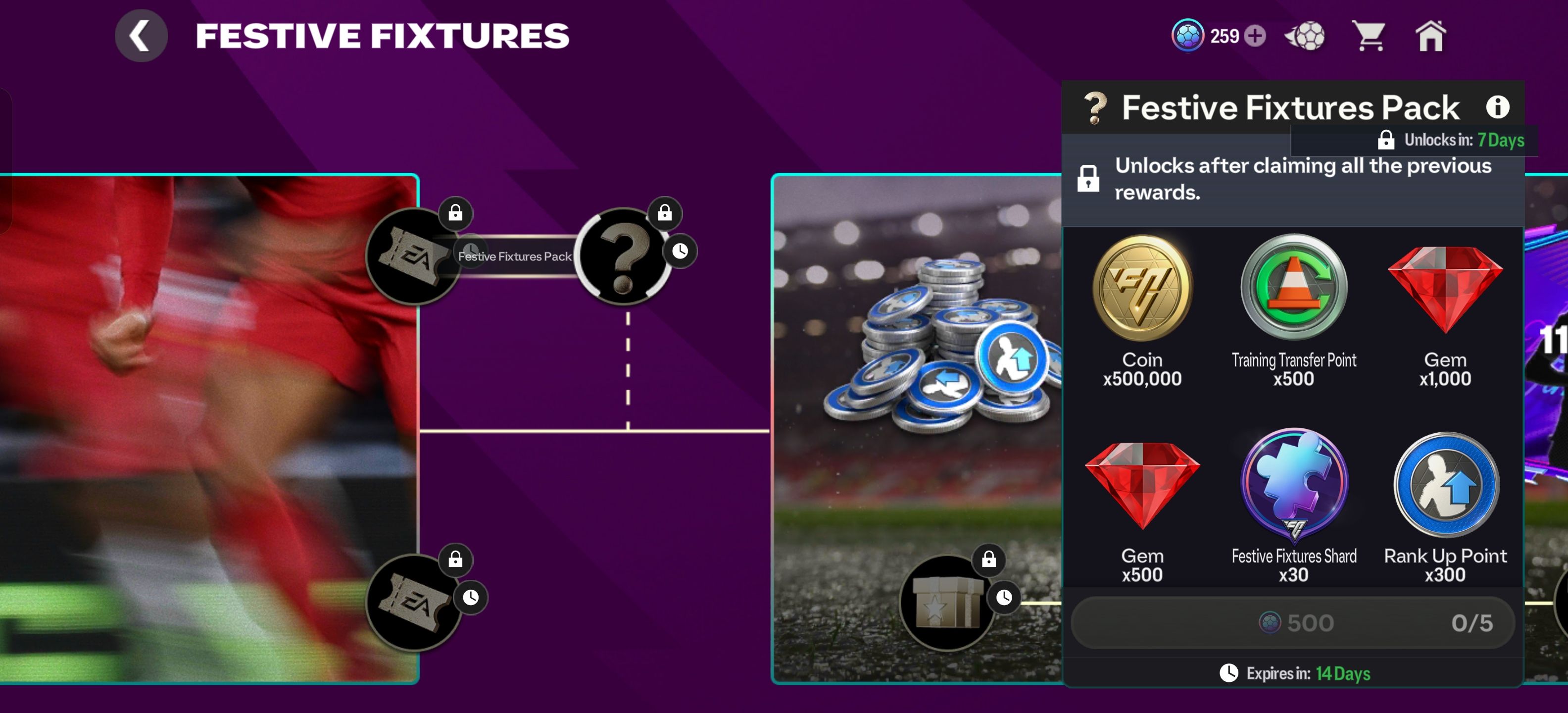This screenshot has height=713, width=1568.
Task: Return to the home screen
Action: coord(1430,36)
